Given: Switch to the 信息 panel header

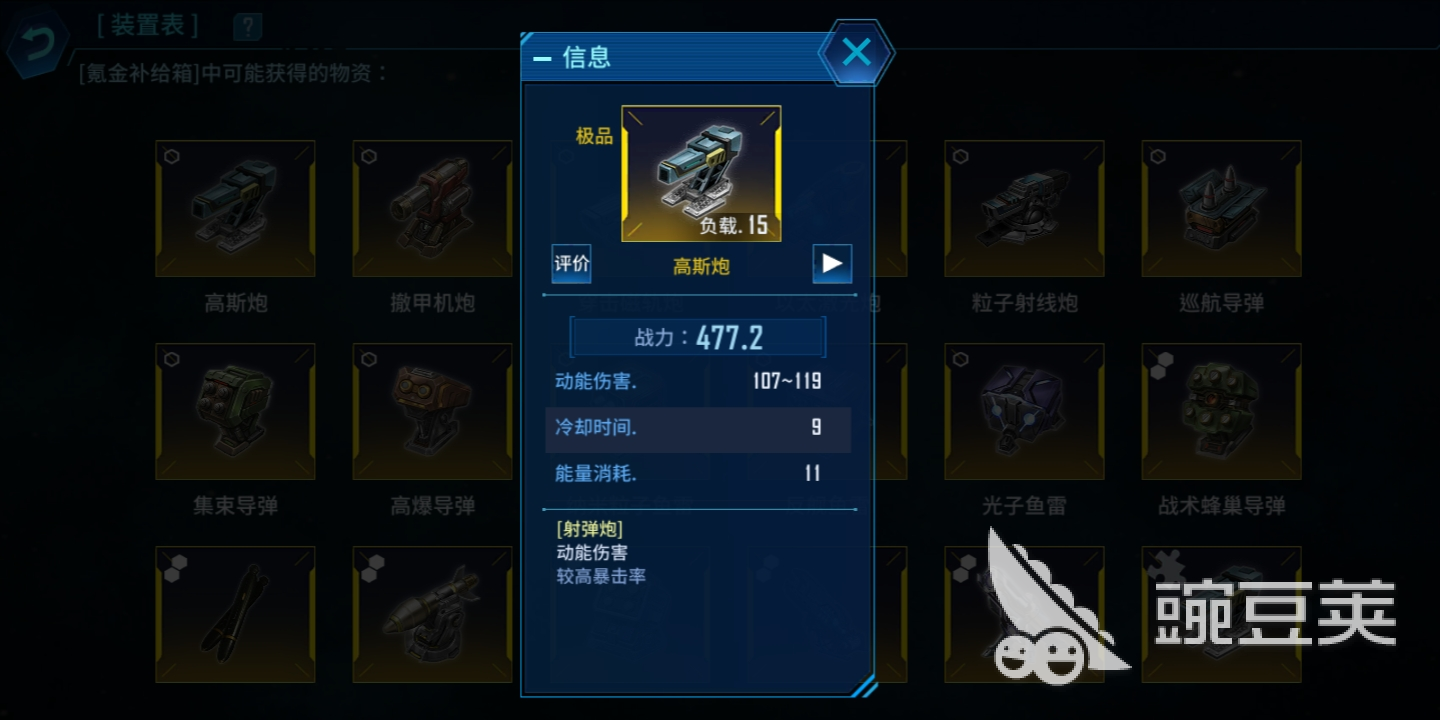Looking at the screenshot, I should [588, 57].
